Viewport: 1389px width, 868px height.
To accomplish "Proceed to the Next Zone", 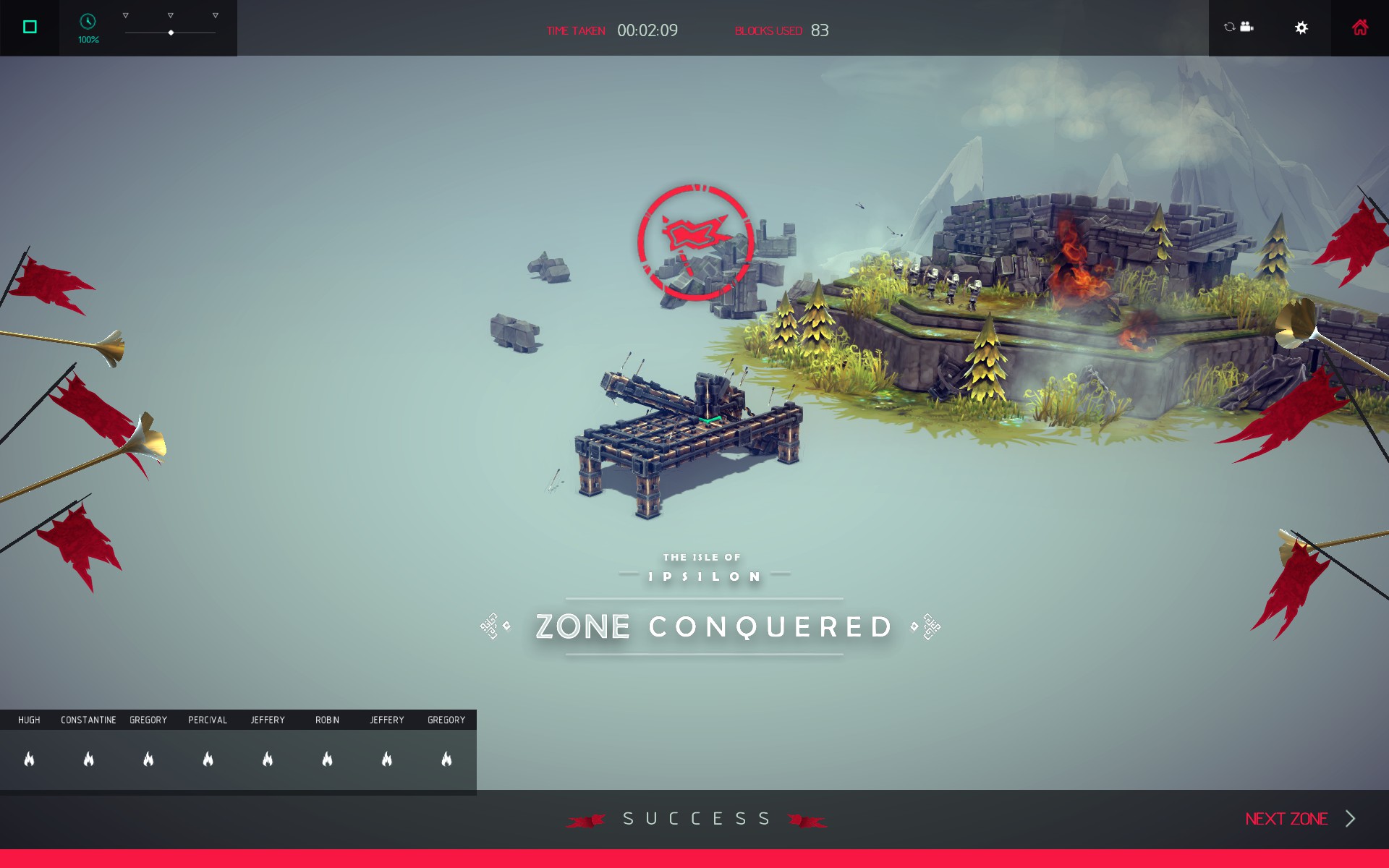I will [1299, 819].
